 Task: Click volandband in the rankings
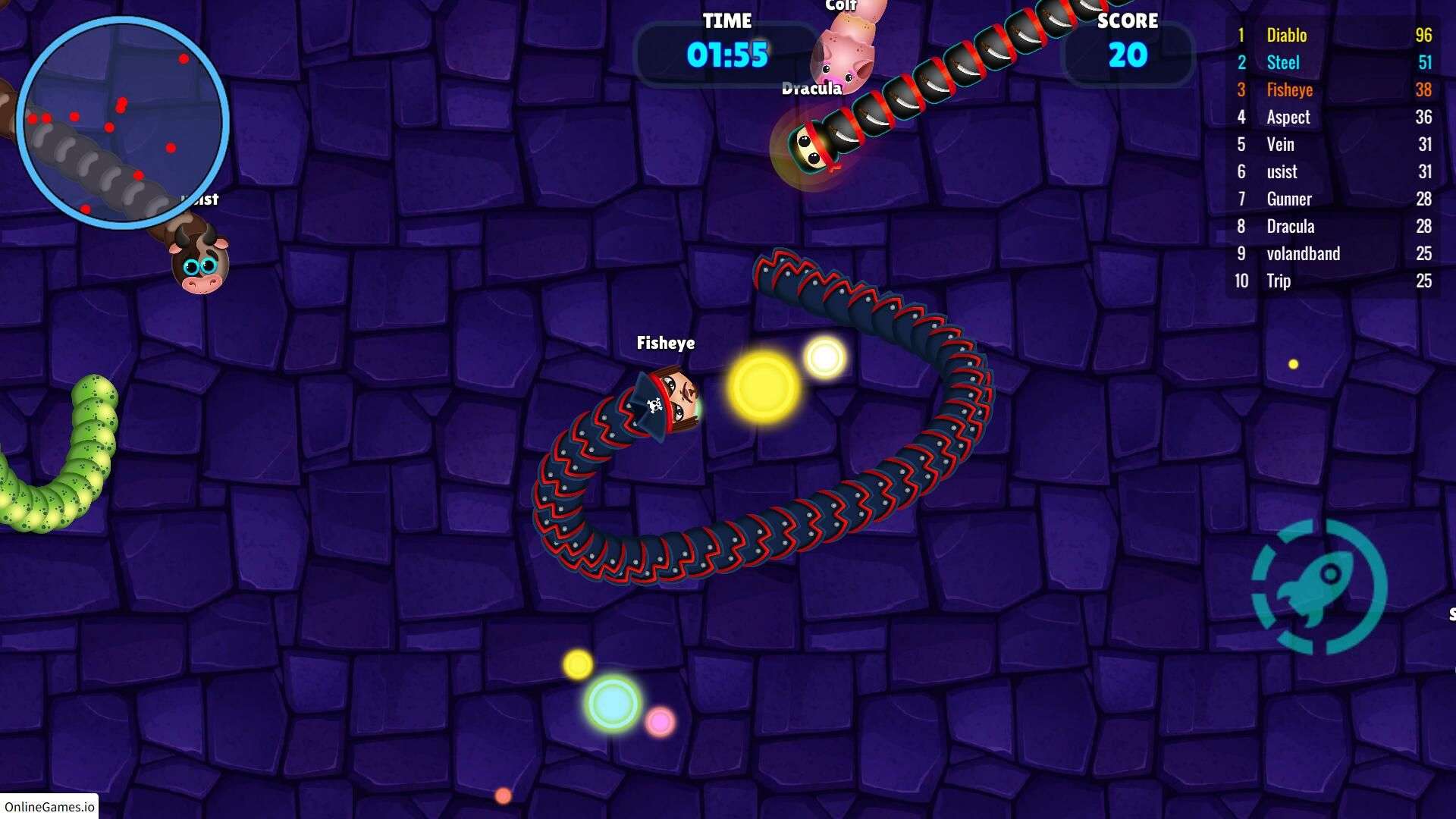(1333, 253)
